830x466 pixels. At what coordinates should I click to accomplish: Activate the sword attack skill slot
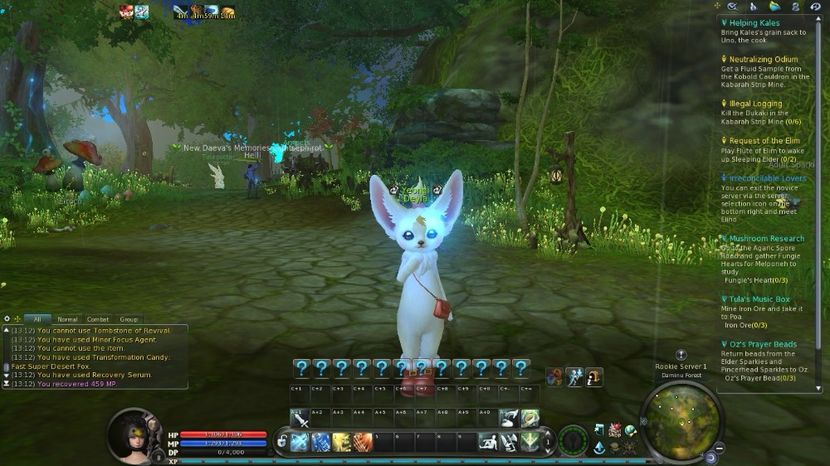[x=300, y=418]
